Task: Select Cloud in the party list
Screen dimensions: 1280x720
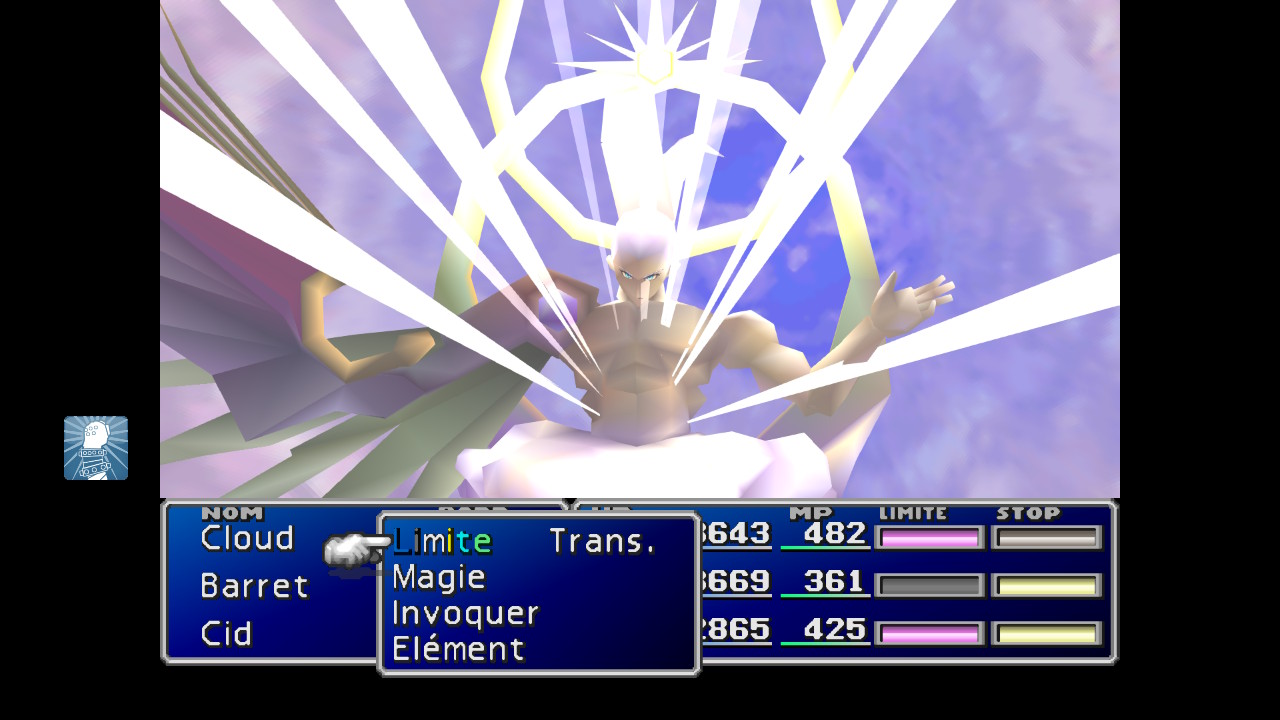Action: [x=247, y=539]
